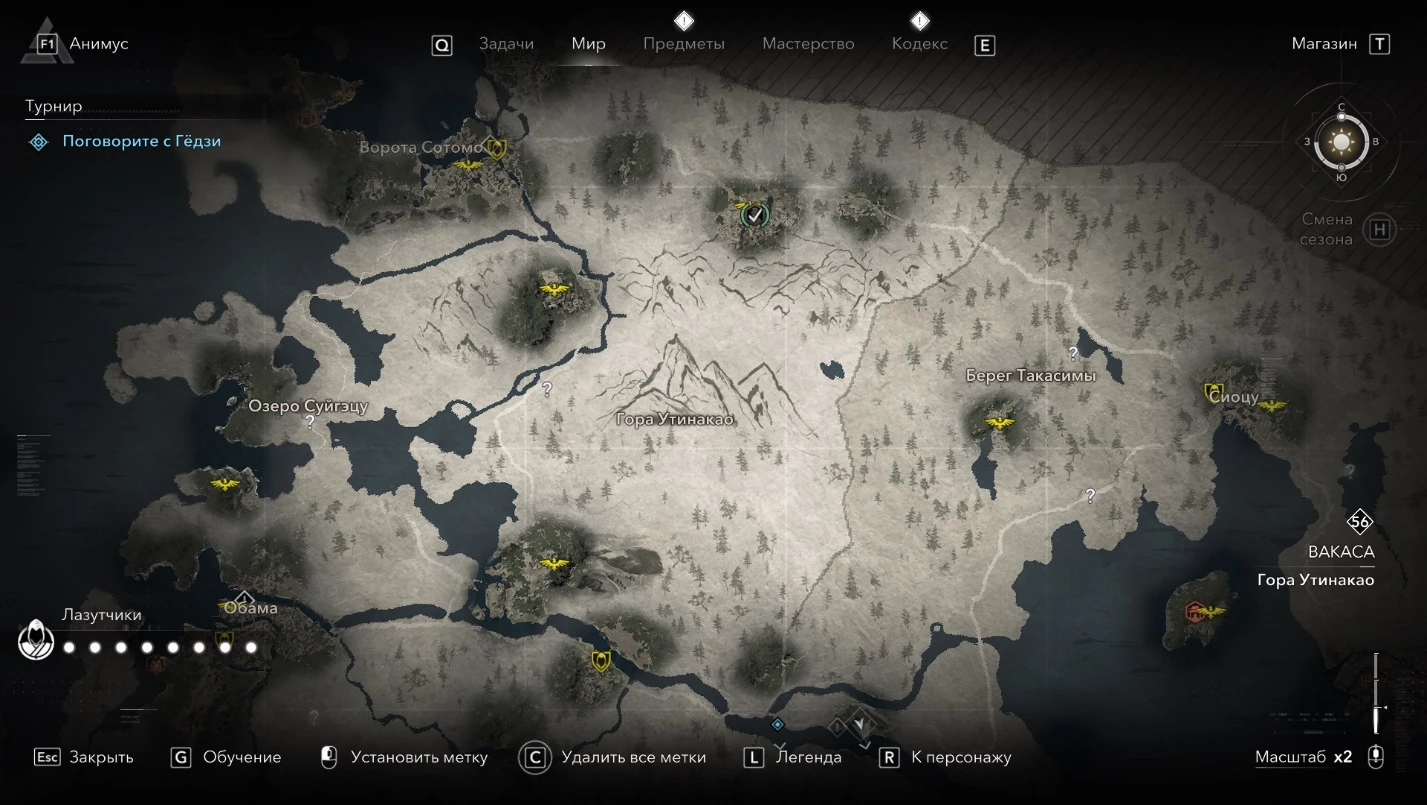This screenshot has width=1427, height=805.
Task: Select the question mark near Берег Такасимы
Action: (1073, 353)
